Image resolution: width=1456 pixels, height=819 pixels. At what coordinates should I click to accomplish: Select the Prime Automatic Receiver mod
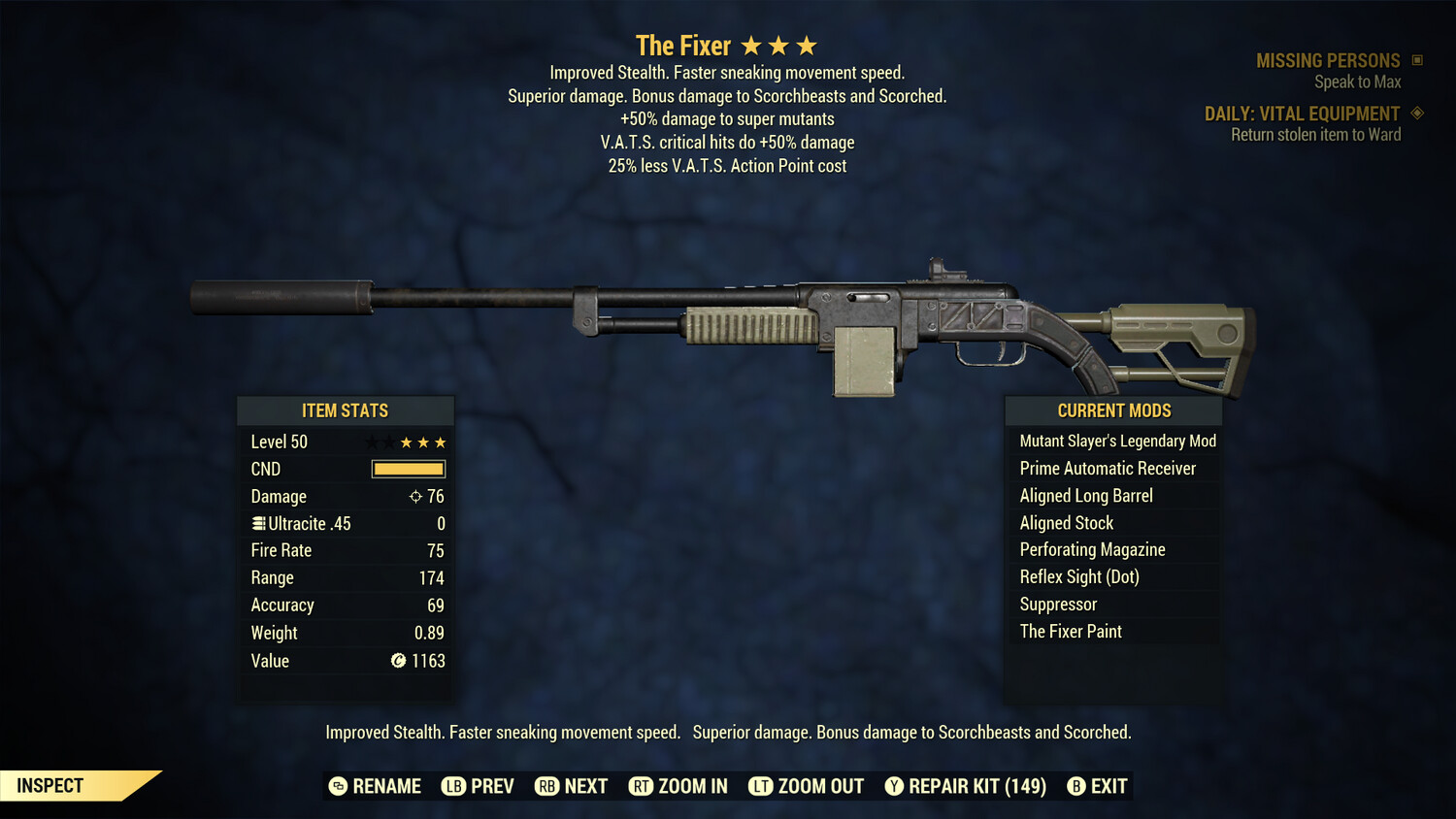[1108, 469]
